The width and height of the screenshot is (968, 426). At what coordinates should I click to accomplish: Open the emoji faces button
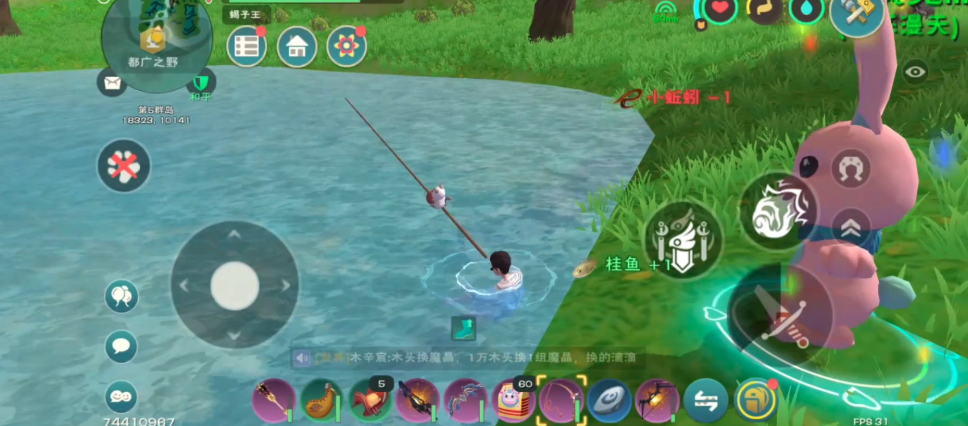coord(121,395)
